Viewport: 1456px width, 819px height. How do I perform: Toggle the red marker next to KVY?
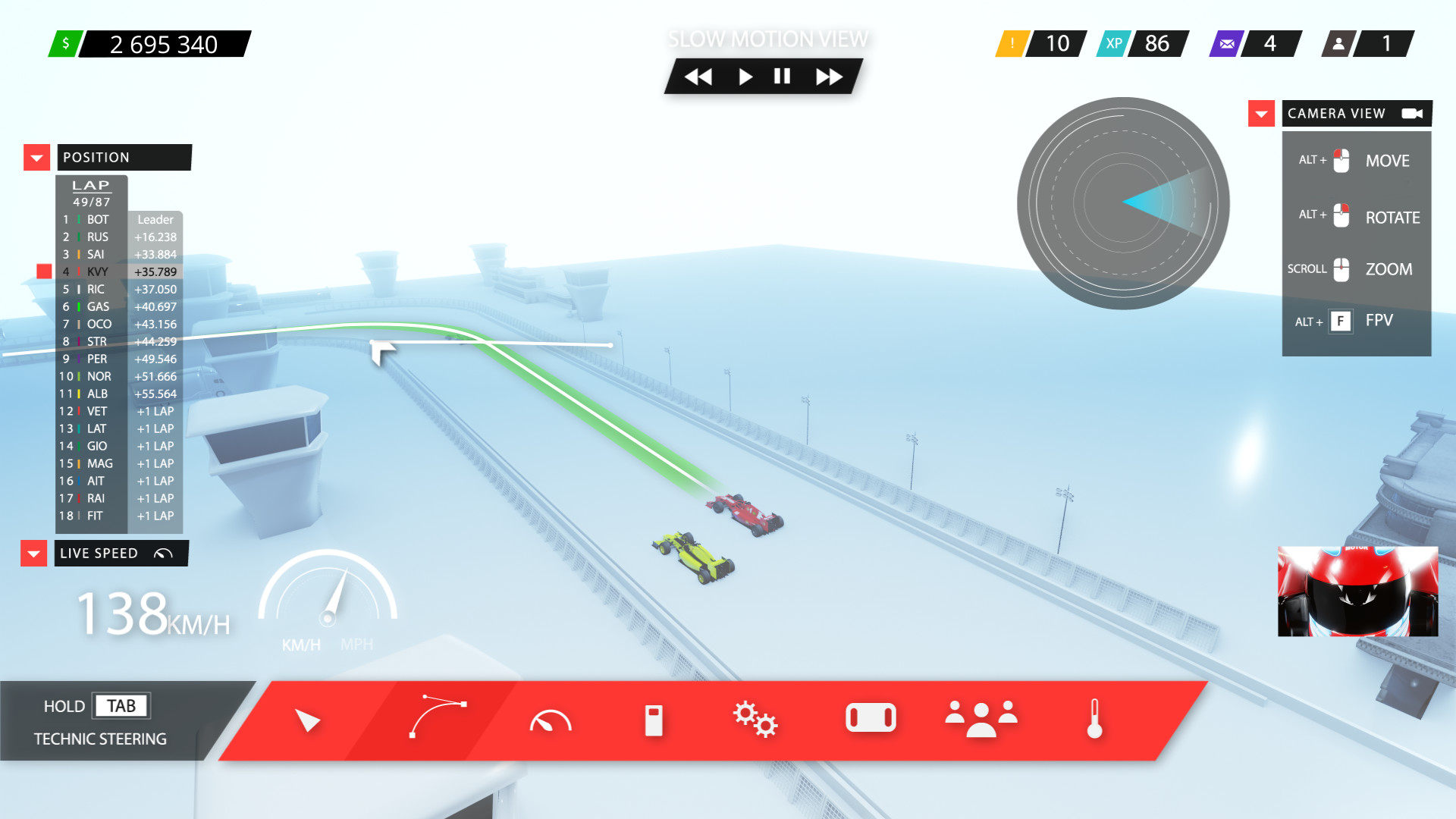44,270
